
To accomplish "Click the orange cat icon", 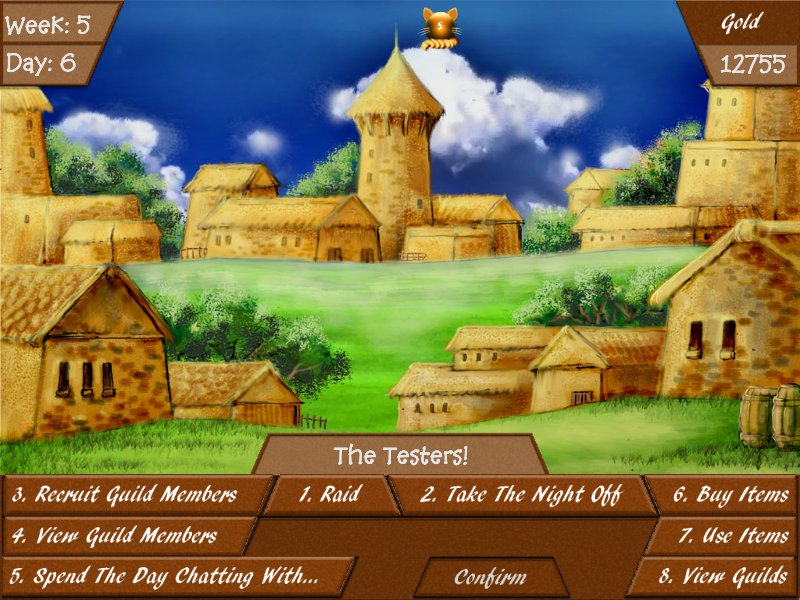I will pos(438,27).
